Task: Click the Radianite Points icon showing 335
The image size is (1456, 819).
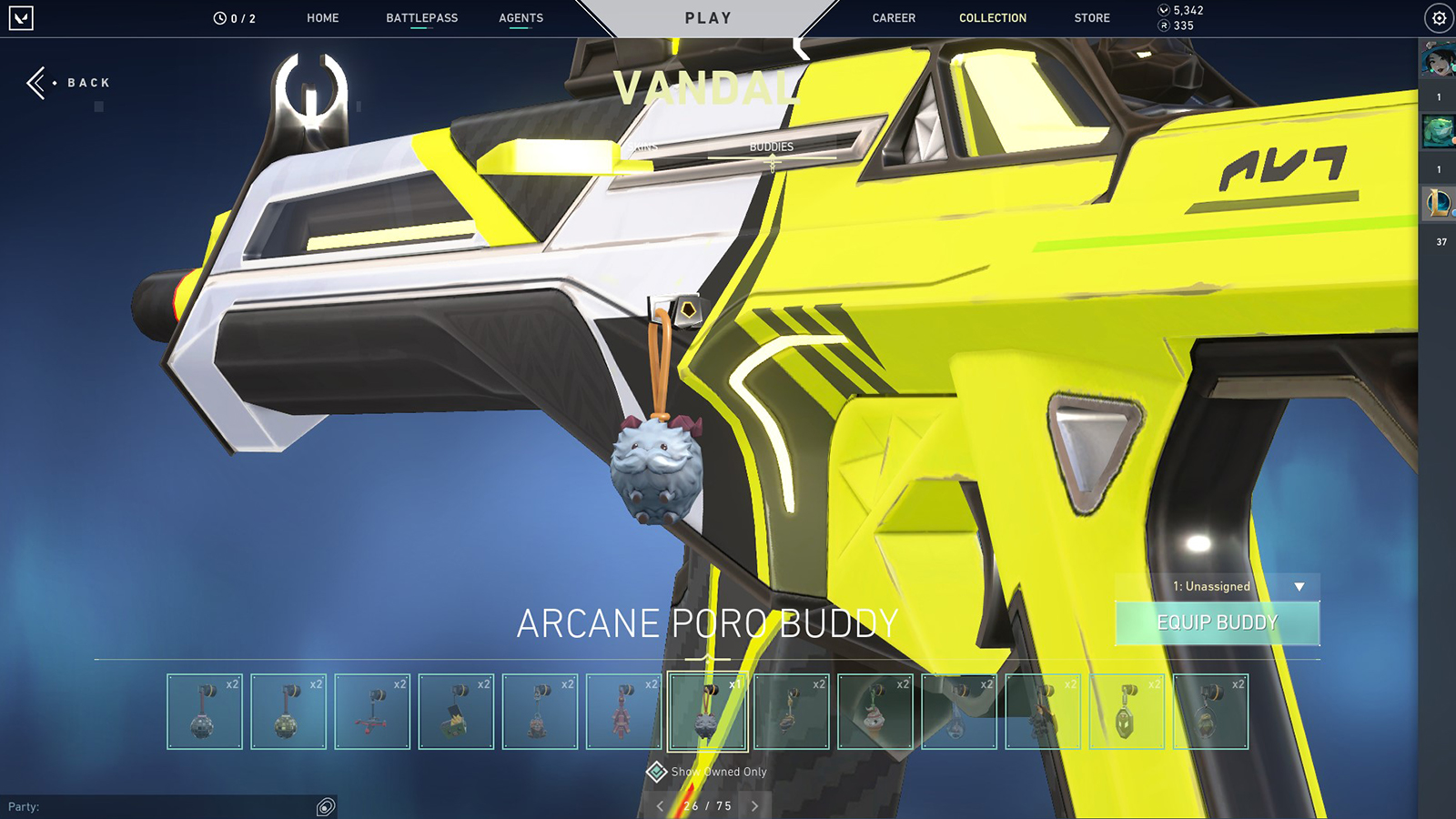Action: pos(1162,25)
